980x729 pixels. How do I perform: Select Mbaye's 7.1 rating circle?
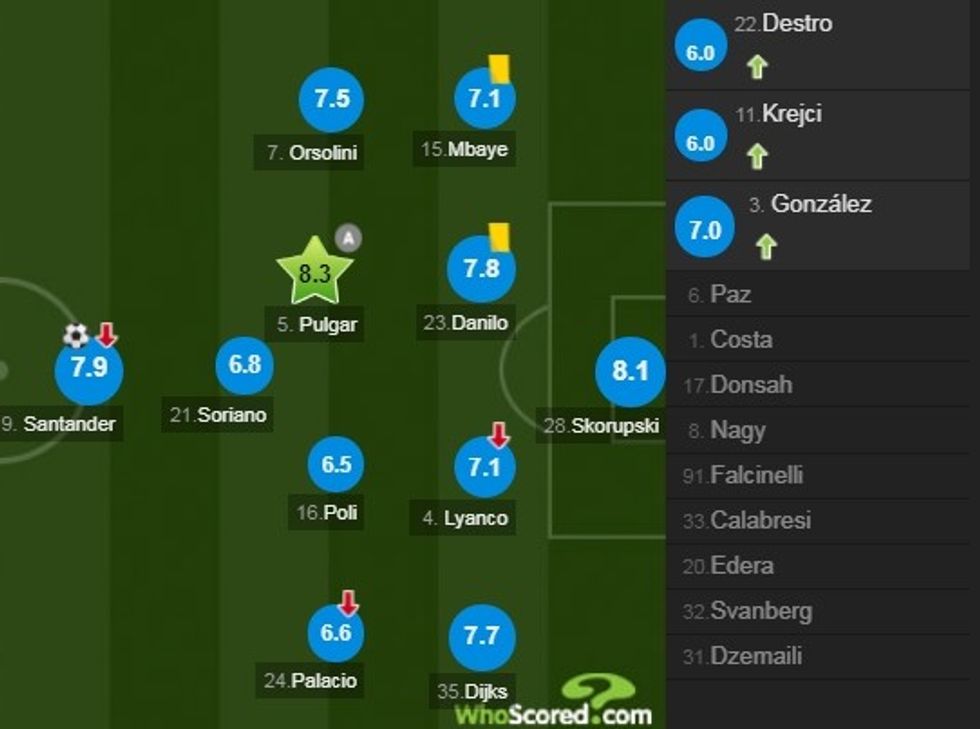(x=484, y=99)
